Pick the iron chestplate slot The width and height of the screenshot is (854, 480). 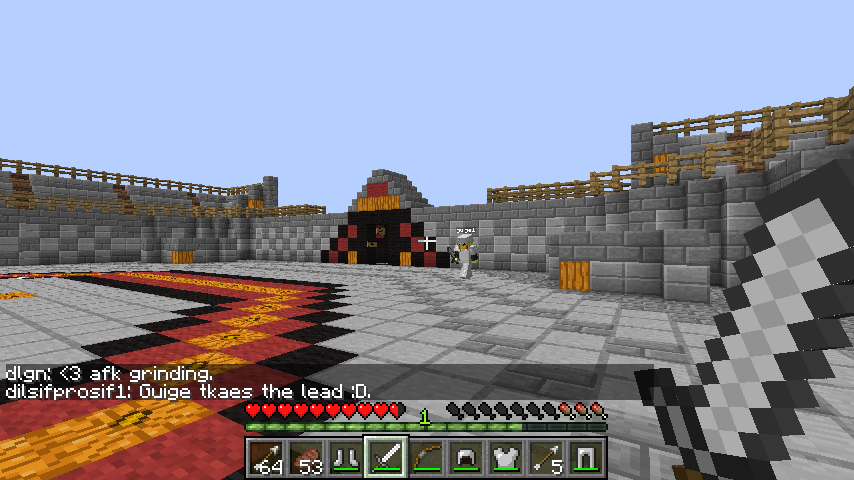(x=506, y=458)
